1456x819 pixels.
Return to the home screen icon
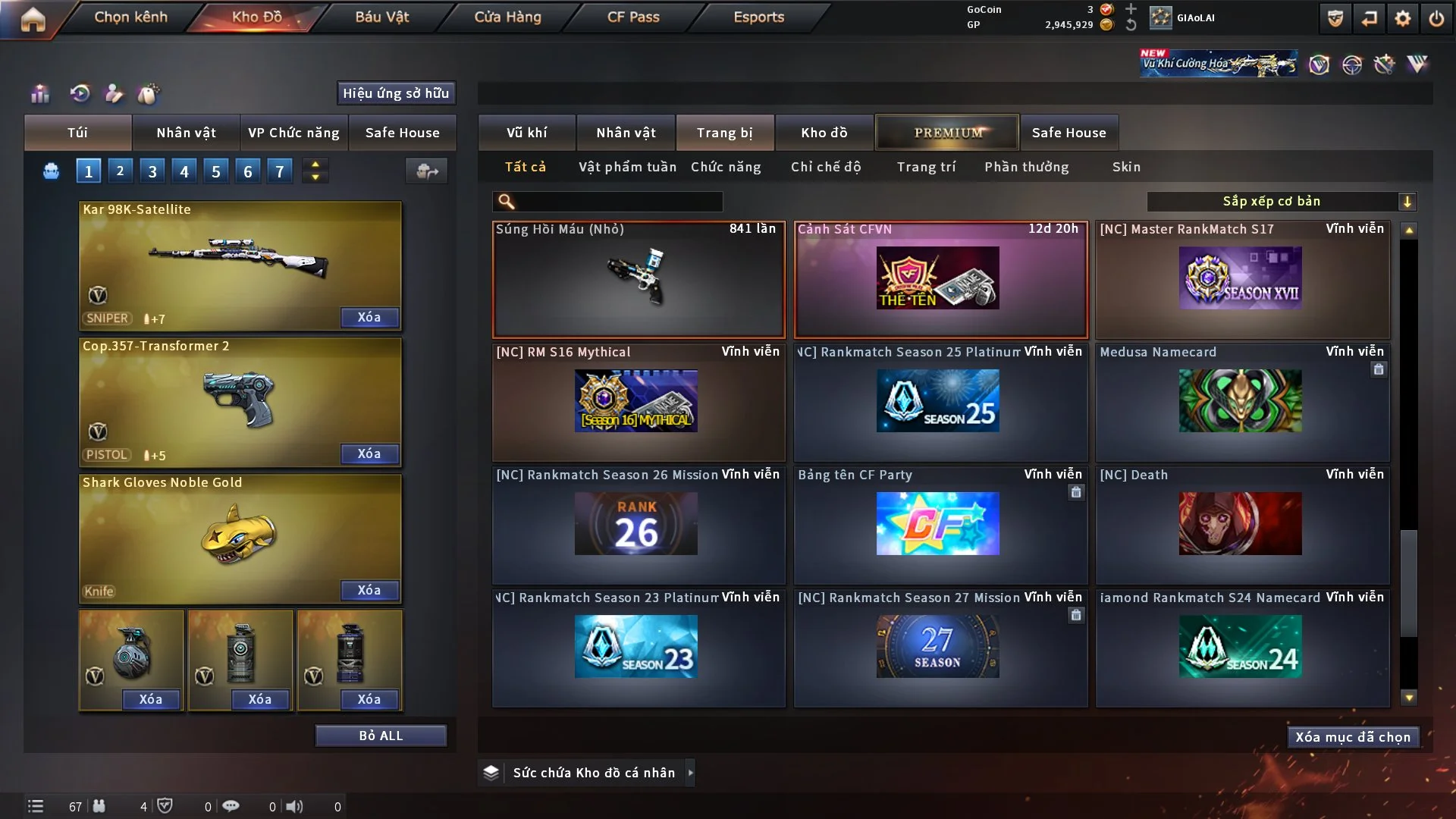pyautogui.click(x=33, y=19)
